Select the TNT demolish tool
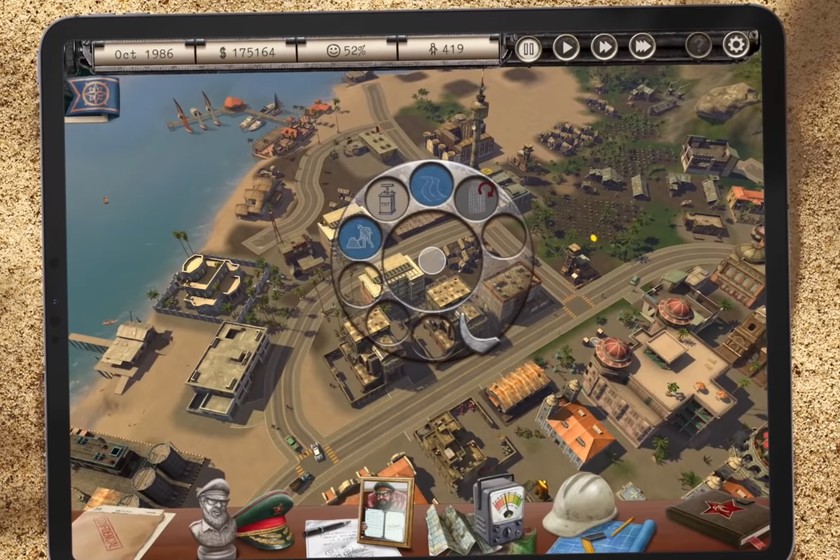Screen dimensions: 840x560 coord(387,199)
